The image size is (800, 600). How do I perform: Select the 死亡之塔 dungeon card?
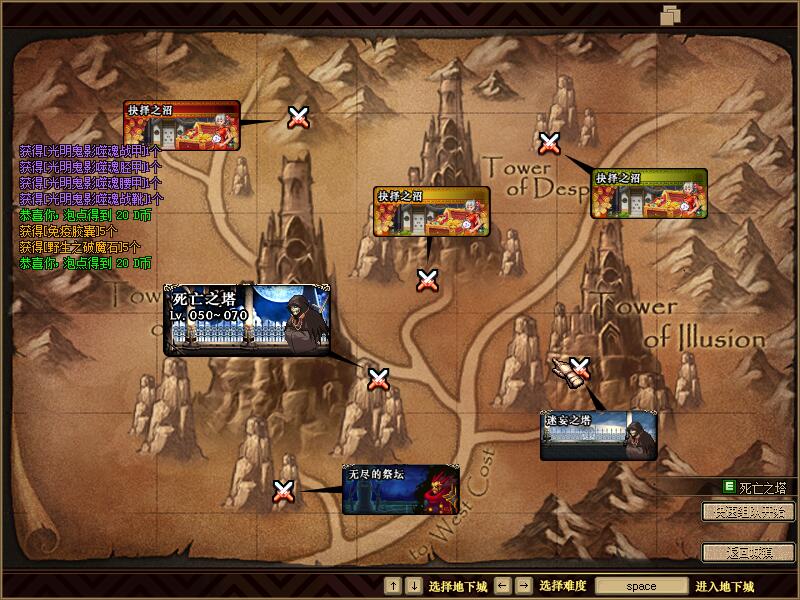[249, 320]
